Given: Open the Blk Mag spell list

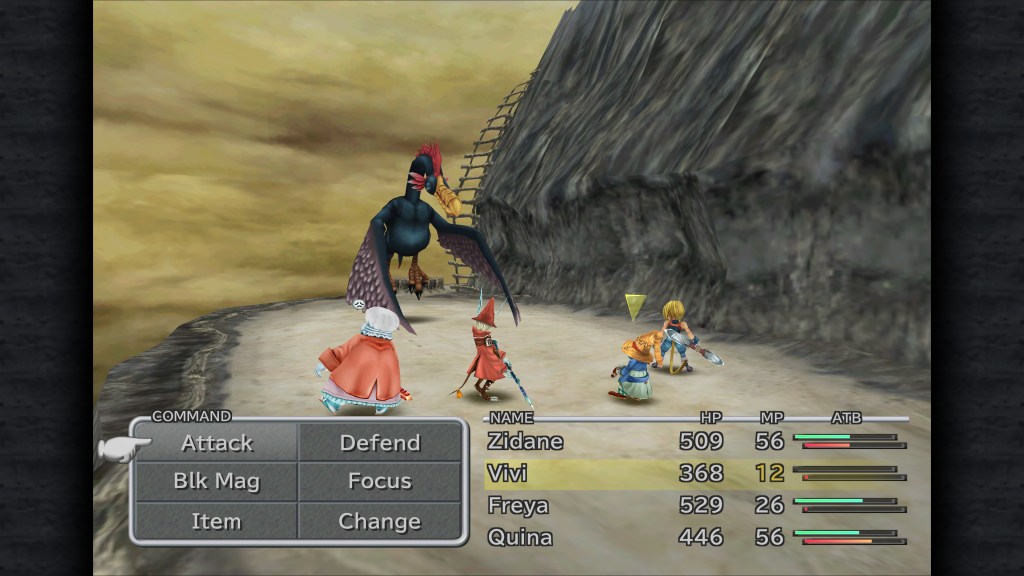Looking at the screenshot, I should [x=217, y=481].
